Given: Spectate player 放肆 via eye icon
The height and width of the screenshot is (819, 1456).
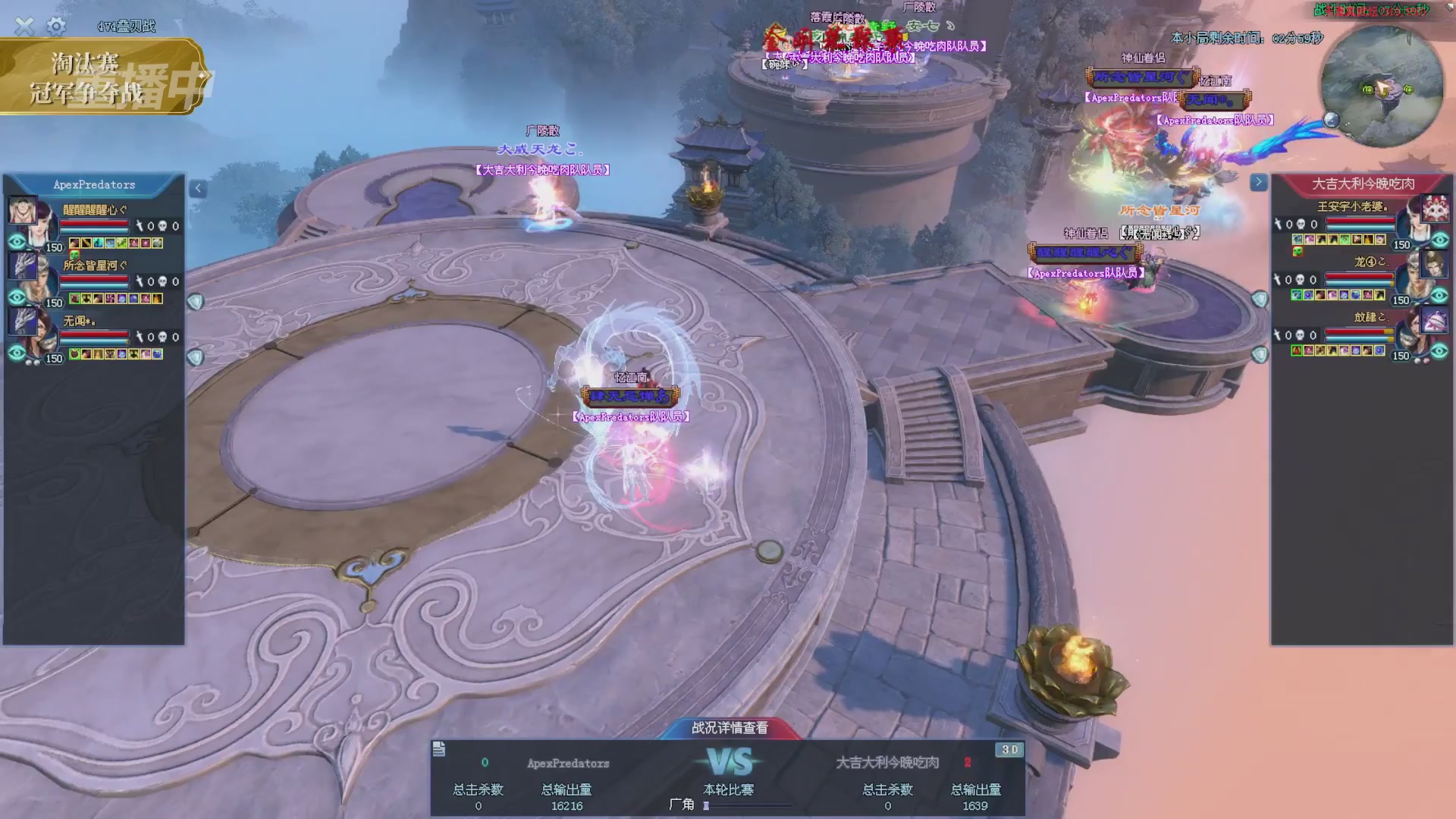Looking at the screenshot, I should click(x=1439, y=351).
